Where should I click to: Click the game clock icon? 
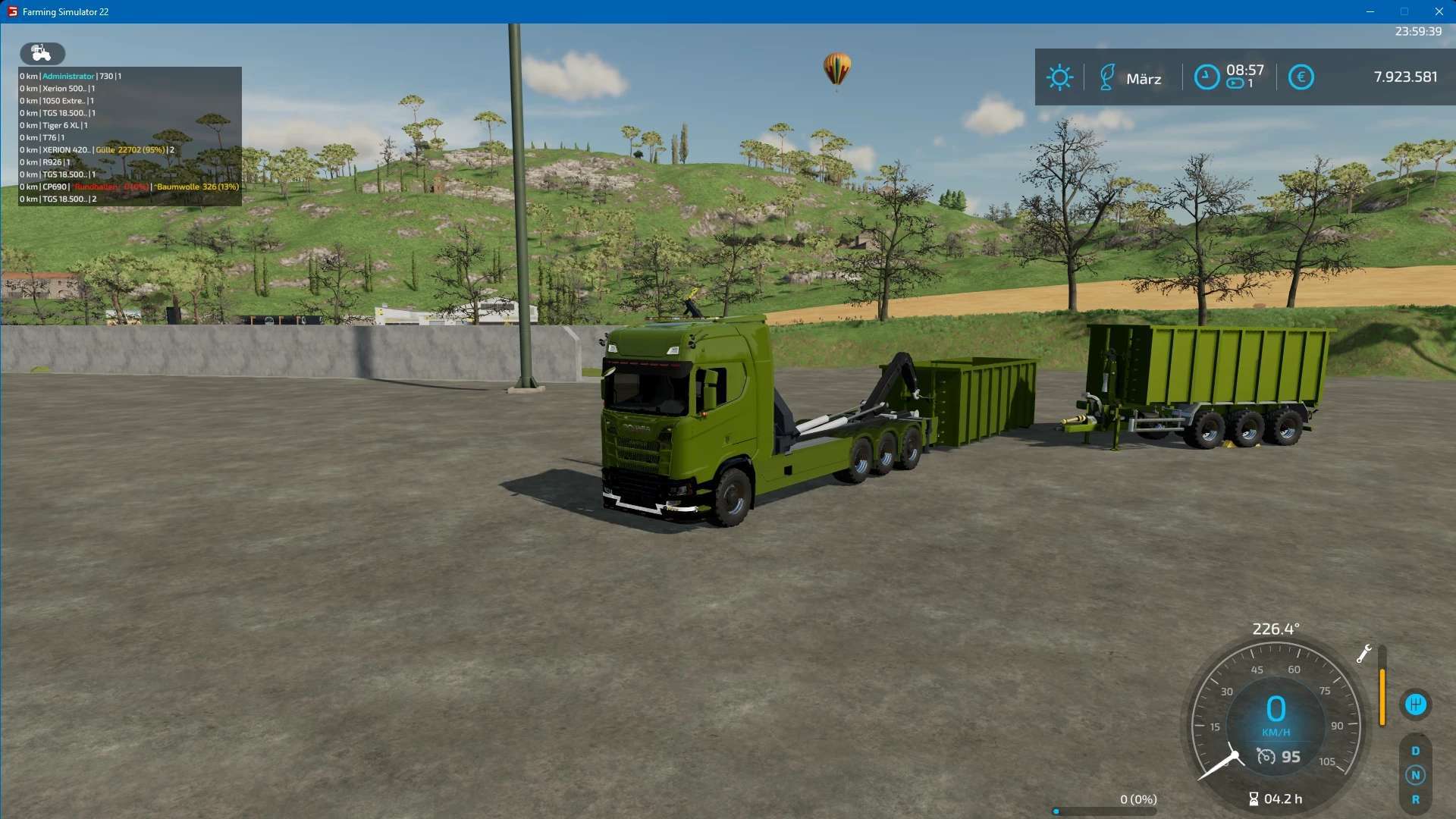[1207, 77]
